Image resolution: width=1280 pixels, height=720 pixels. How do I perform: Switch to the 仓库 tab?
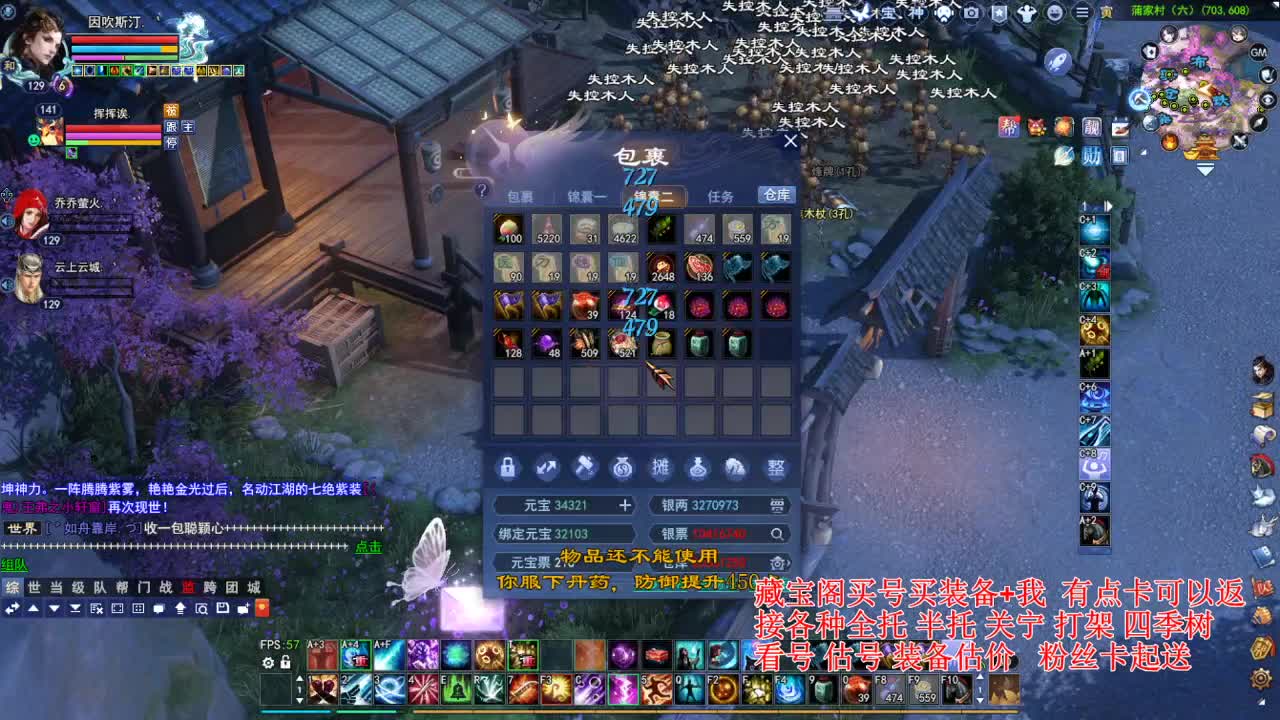[775, 195]
